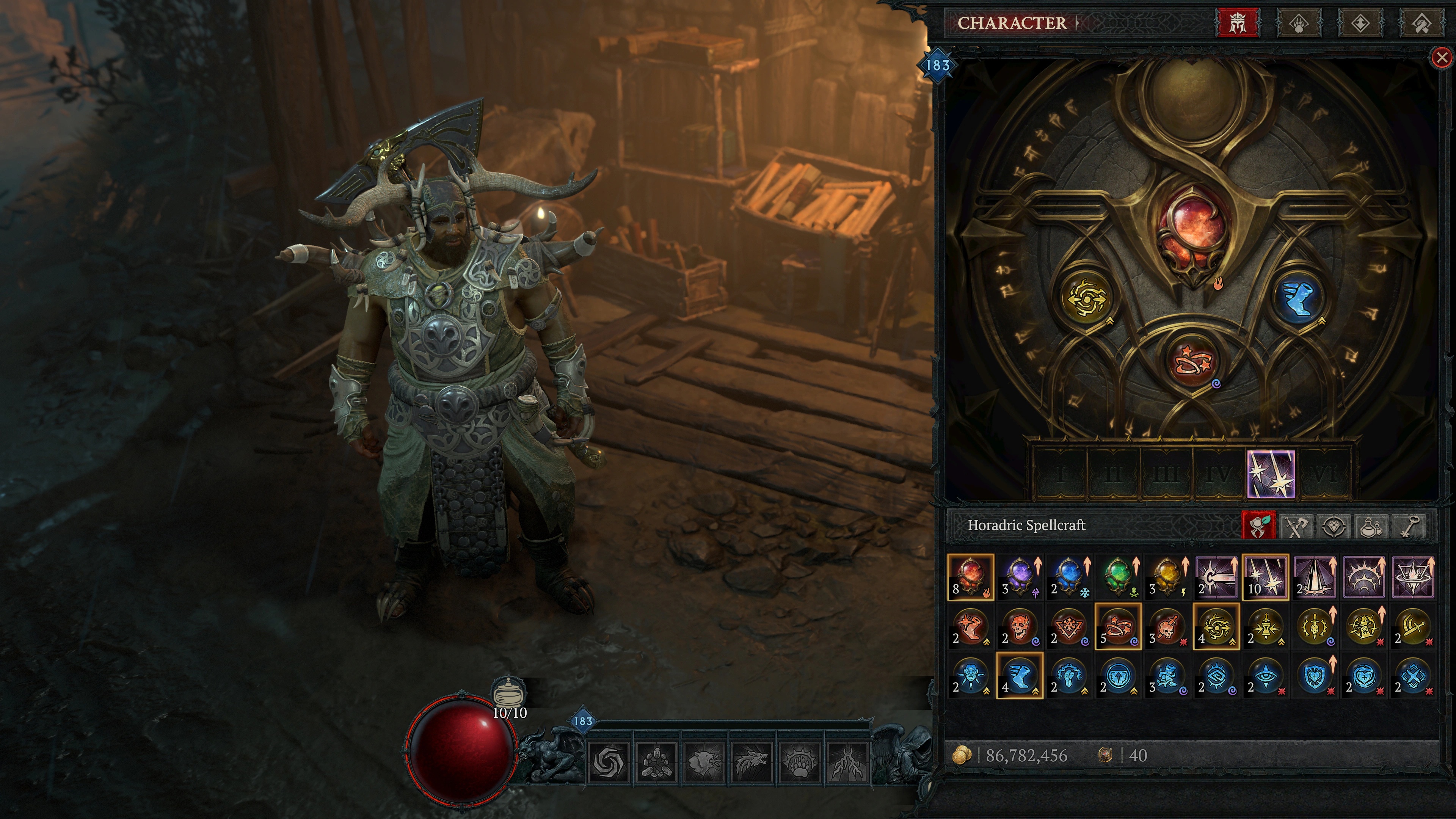Choose the blue eye arcana in inventory
1456x819 pixels.
point(1265,676)
